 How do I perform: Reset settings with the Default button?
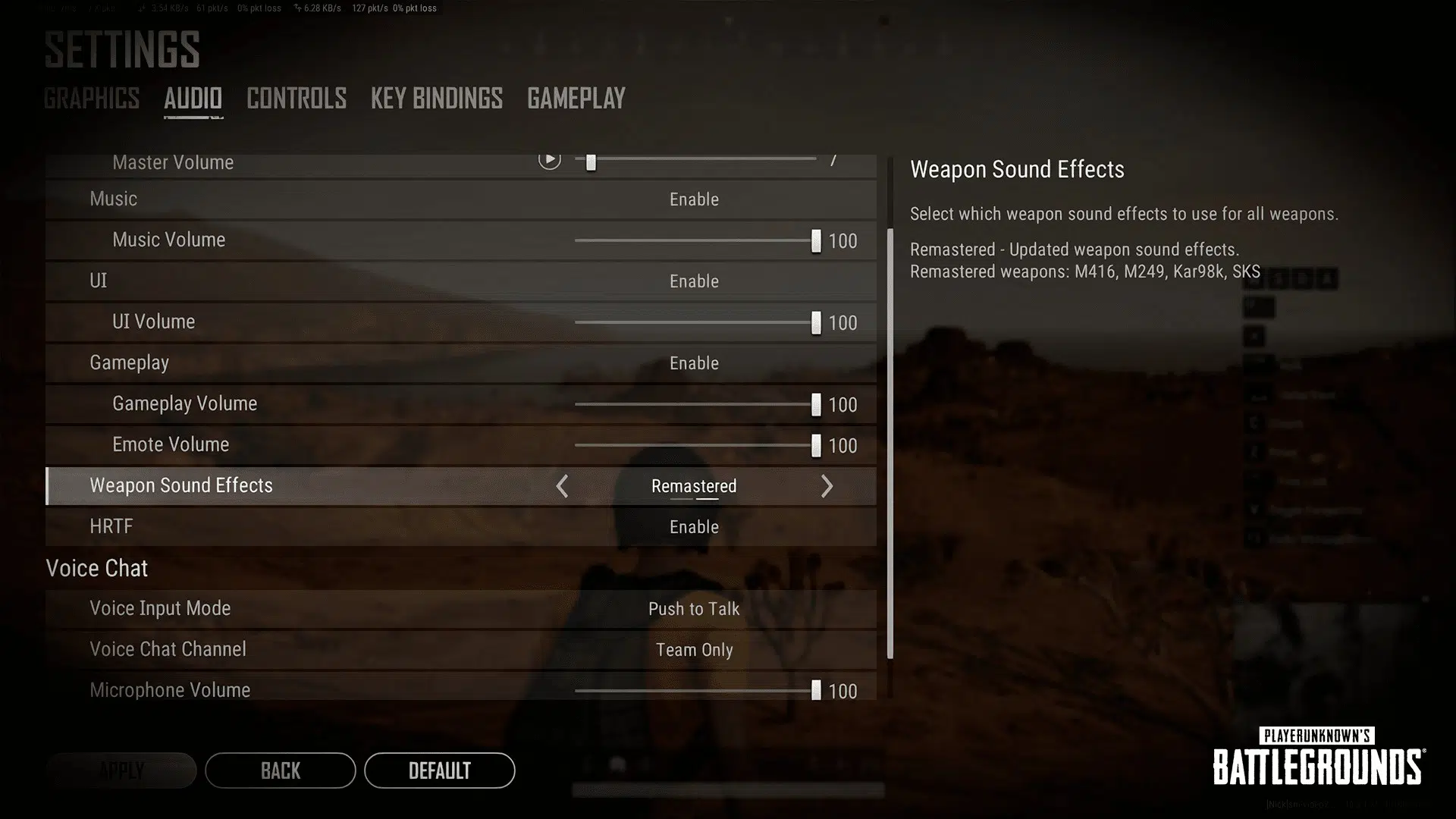click(439, 770)
